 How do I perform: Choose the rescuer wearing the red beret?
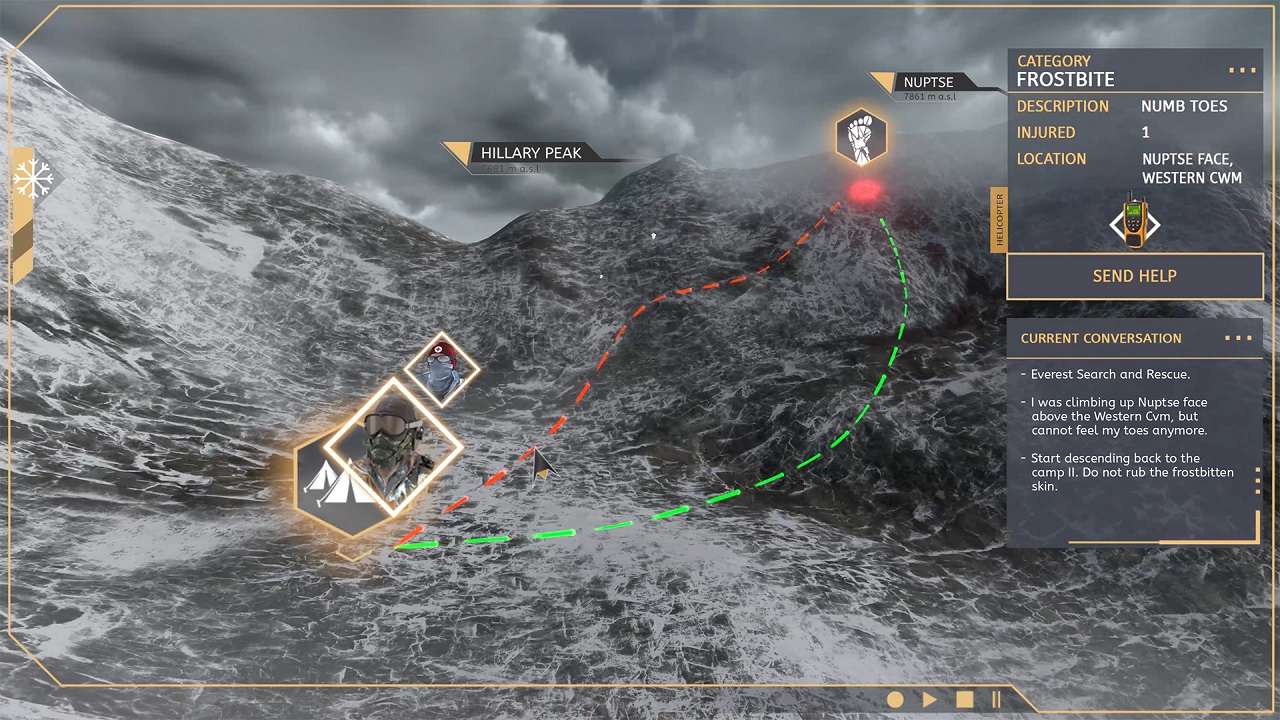point(441,368)
